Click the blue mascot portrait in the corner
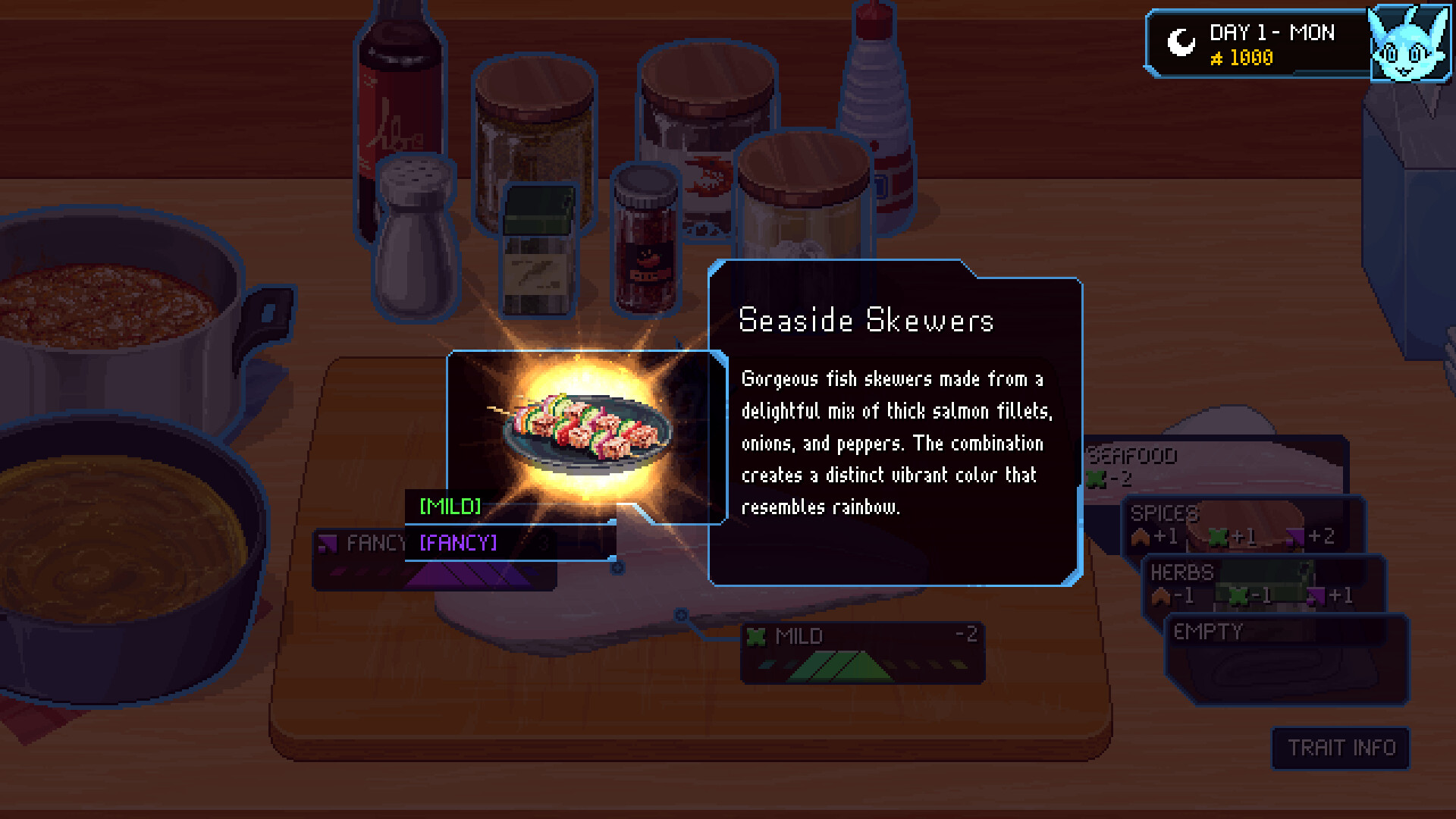 [1410, 44]
